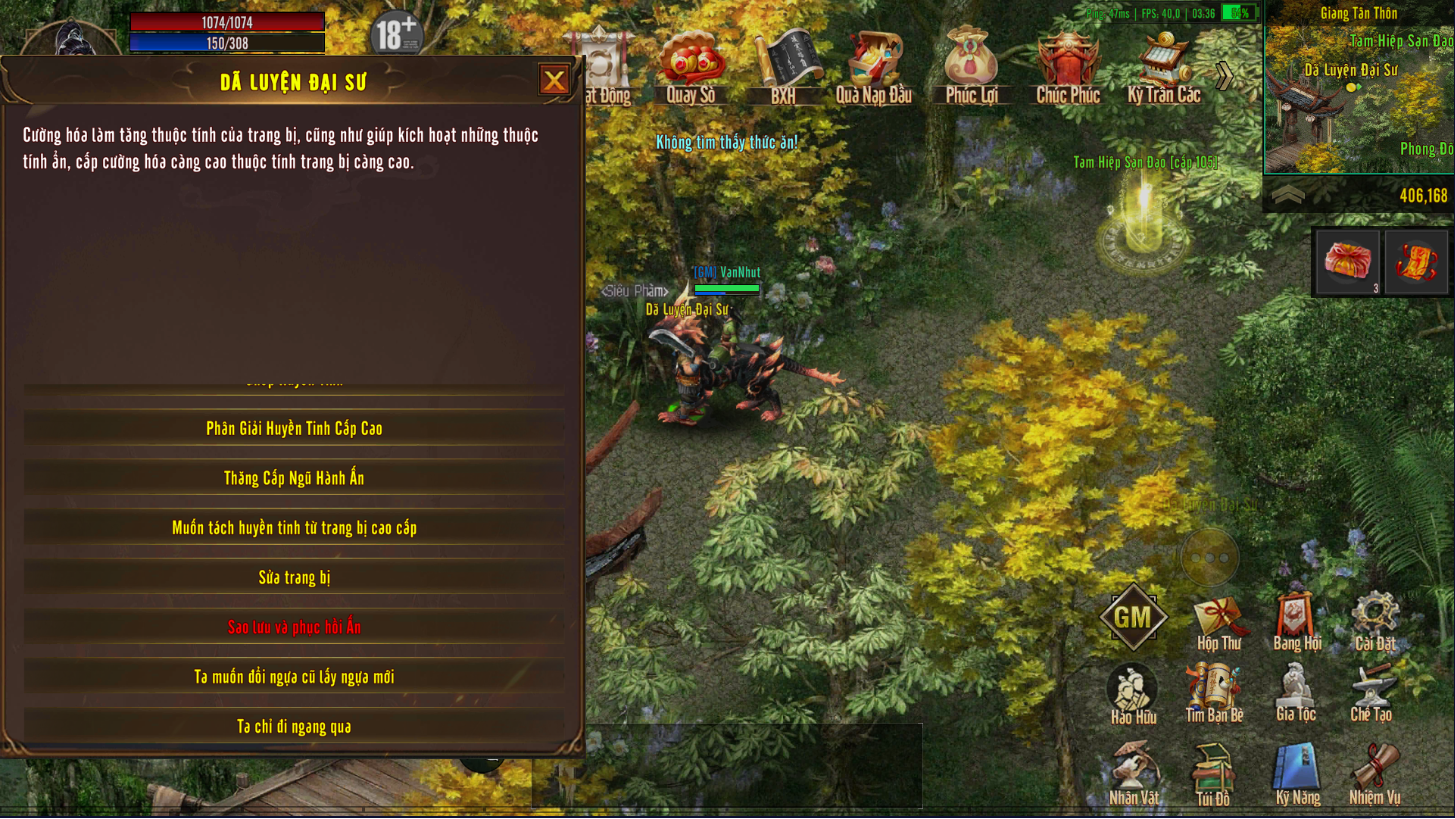Select Ta muốn đổi ngựa cũ lấy ngựa mới
This screenshot has height=819, width=1455.
click(x=294, y=677)
